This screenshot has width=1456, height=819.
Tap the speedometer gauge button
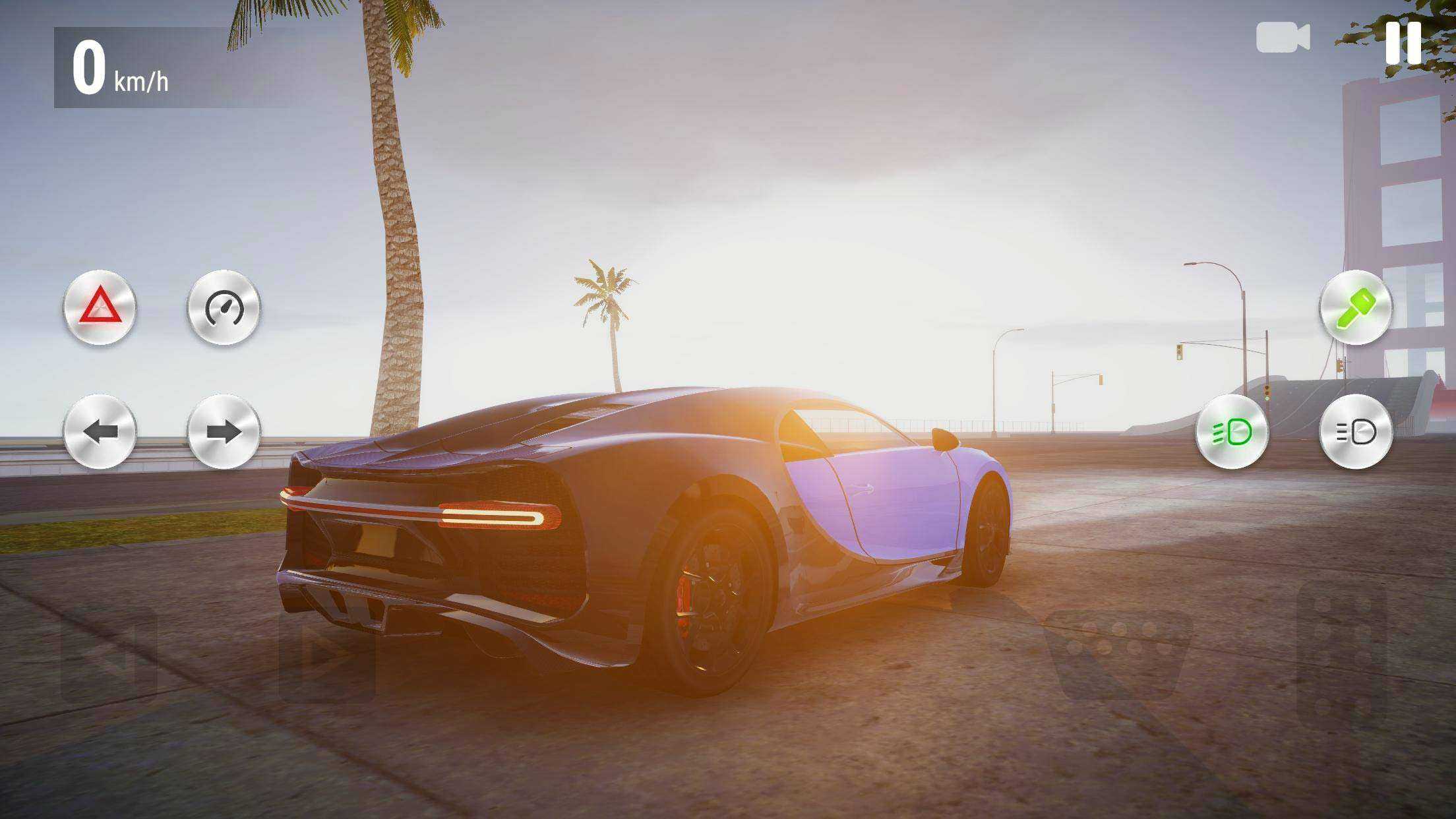[224, 307]
